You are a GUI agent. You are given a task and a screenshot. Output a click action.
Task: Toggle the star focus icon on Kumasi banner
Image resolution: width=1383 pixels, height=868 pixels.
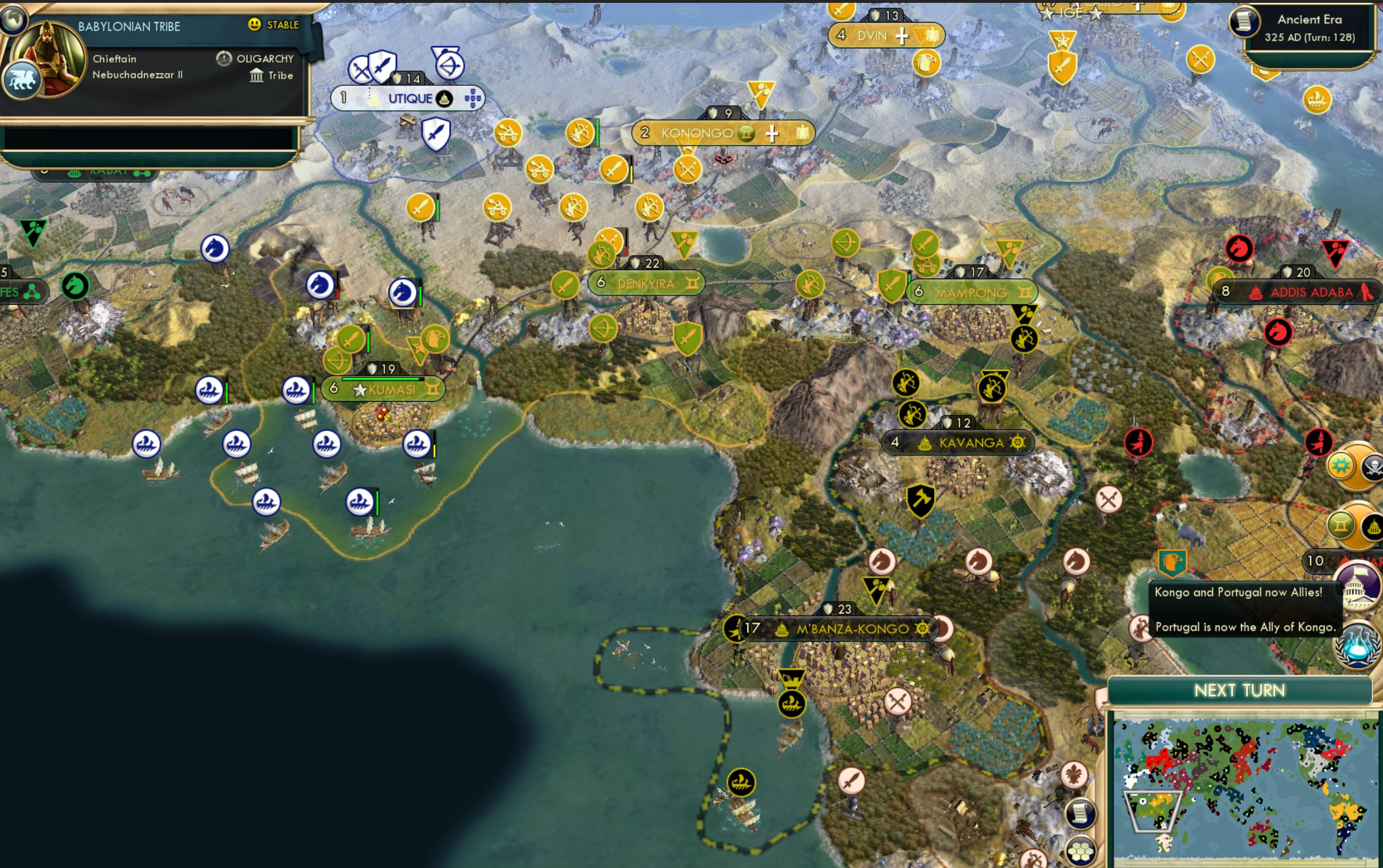tap(360, 389)
